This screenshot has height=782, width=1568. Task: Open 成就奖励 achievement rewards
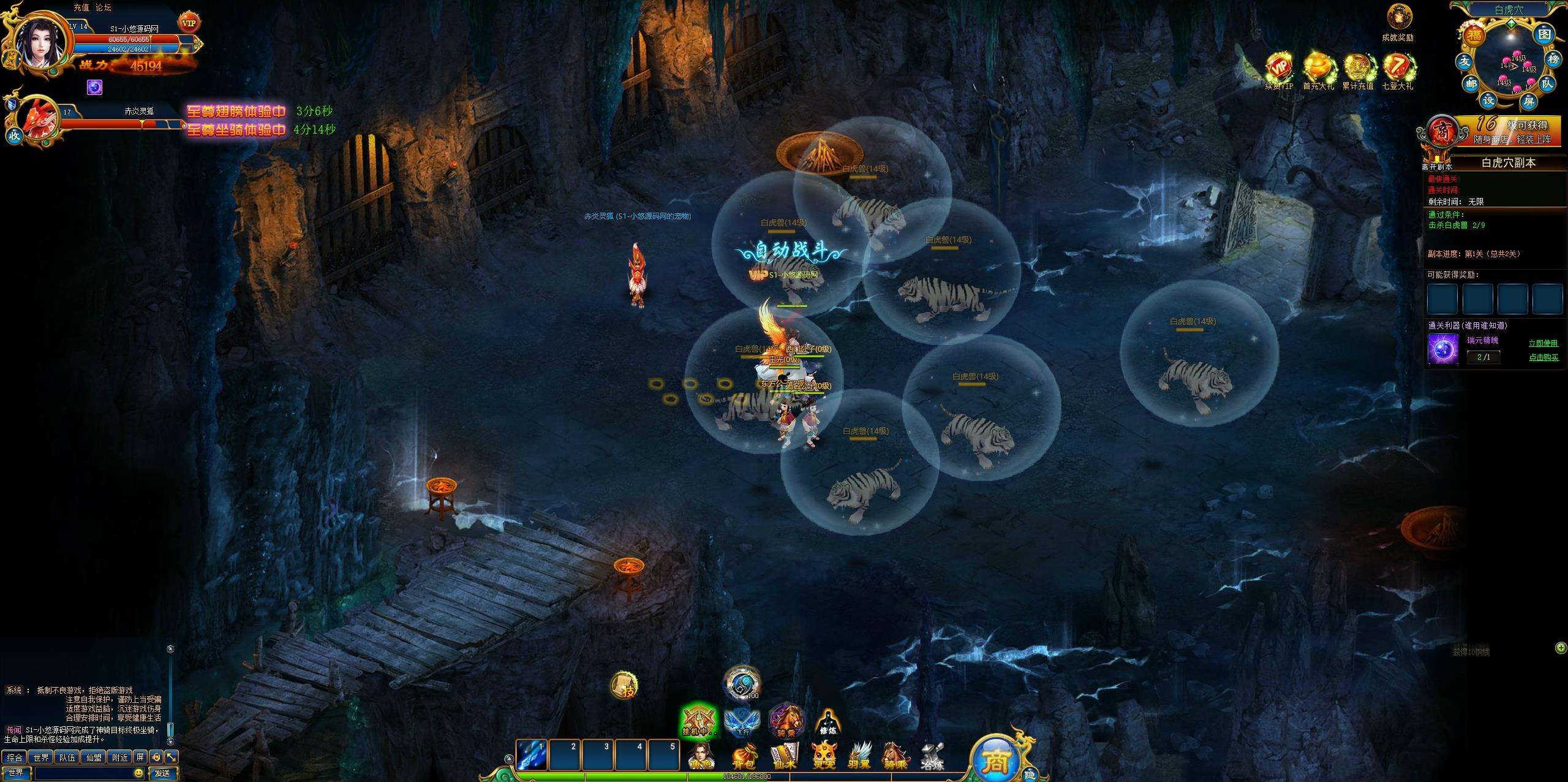(x=1397, y=21)
